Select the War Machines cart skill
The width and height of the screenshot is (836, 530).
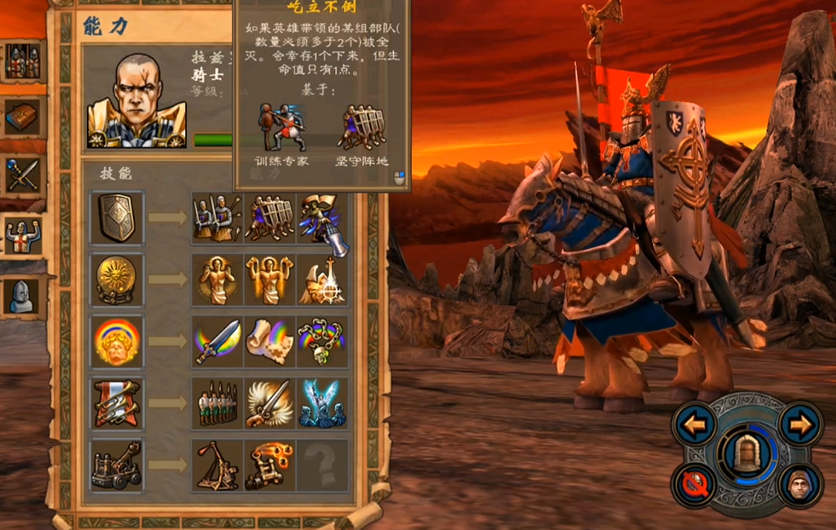click(116, 464)
